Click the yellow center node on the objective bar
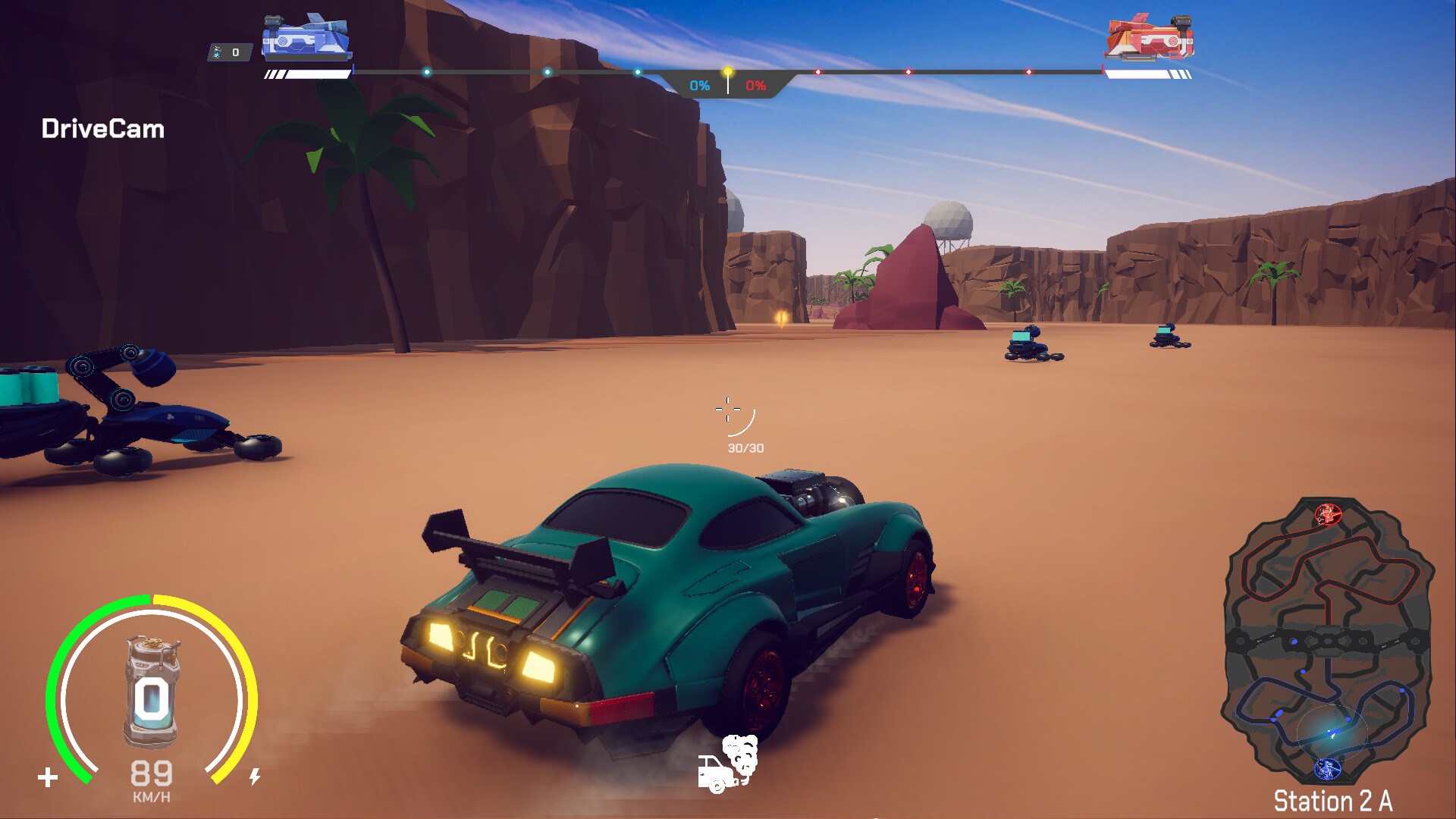 point(727,70)
